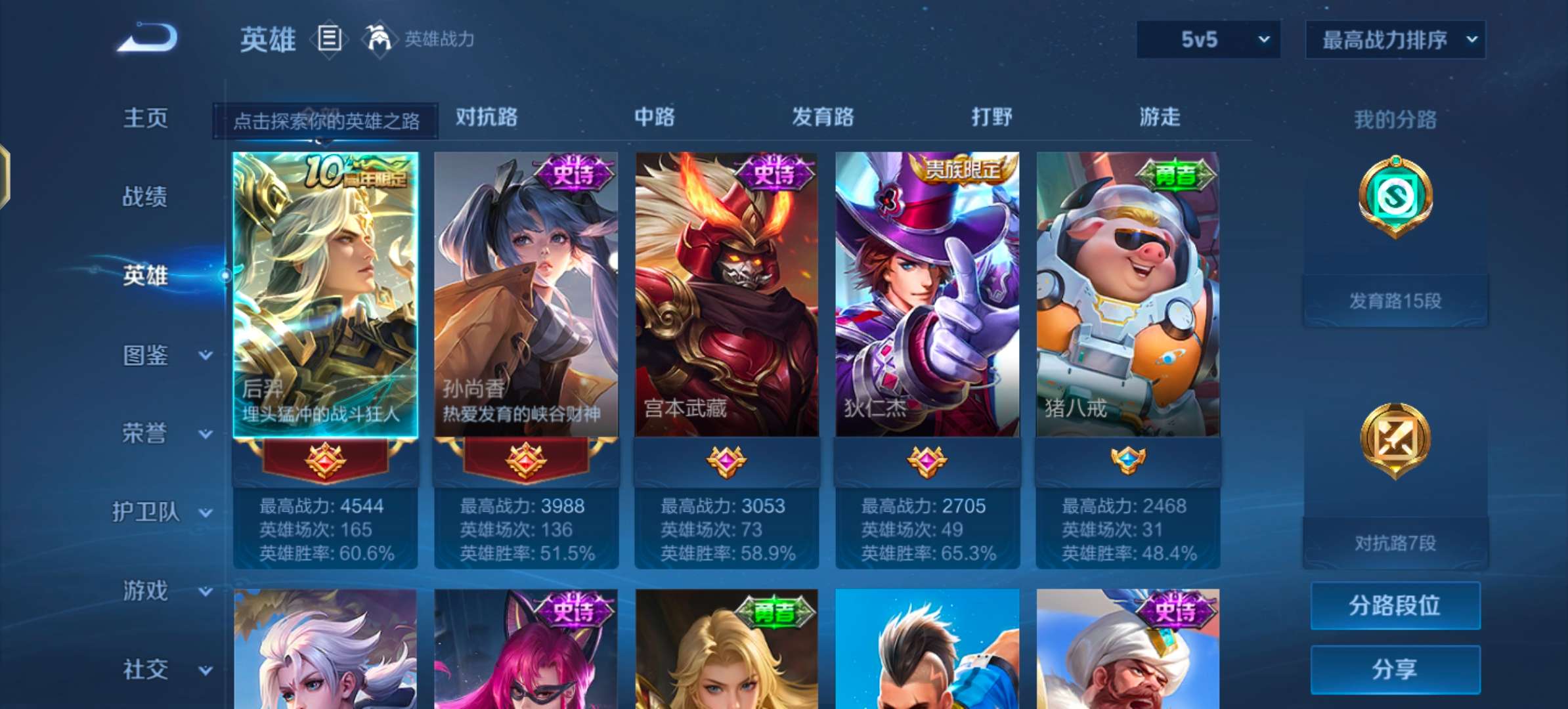1568x709 pixels.
Task: Click the 分路段位 button
Action: tap(1396, 605)
